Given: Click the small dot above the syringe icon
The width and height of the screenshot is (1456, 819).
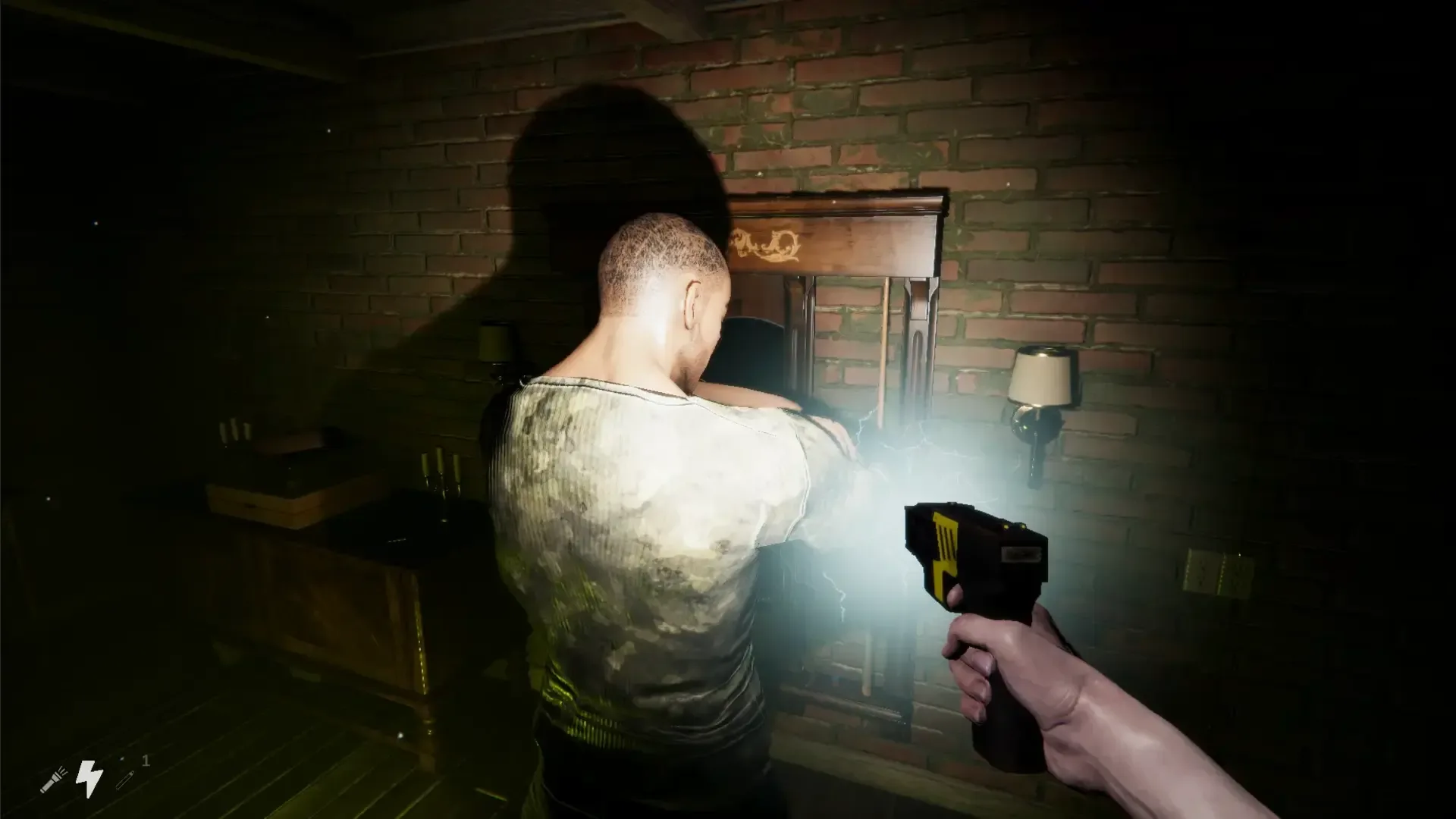Looking at the screenshot, I should [121, 759].
